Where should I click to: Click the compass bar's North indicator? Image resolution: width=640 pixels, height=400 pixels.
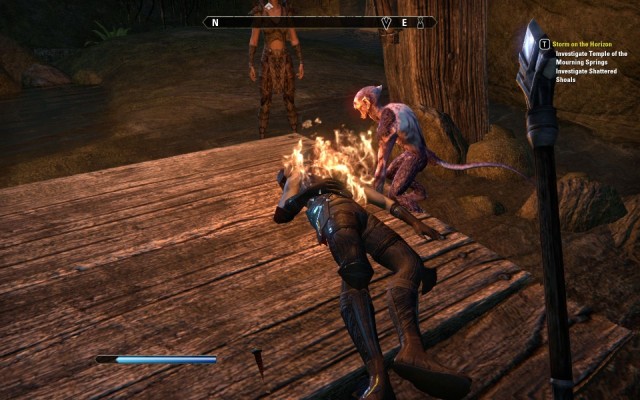215,22
